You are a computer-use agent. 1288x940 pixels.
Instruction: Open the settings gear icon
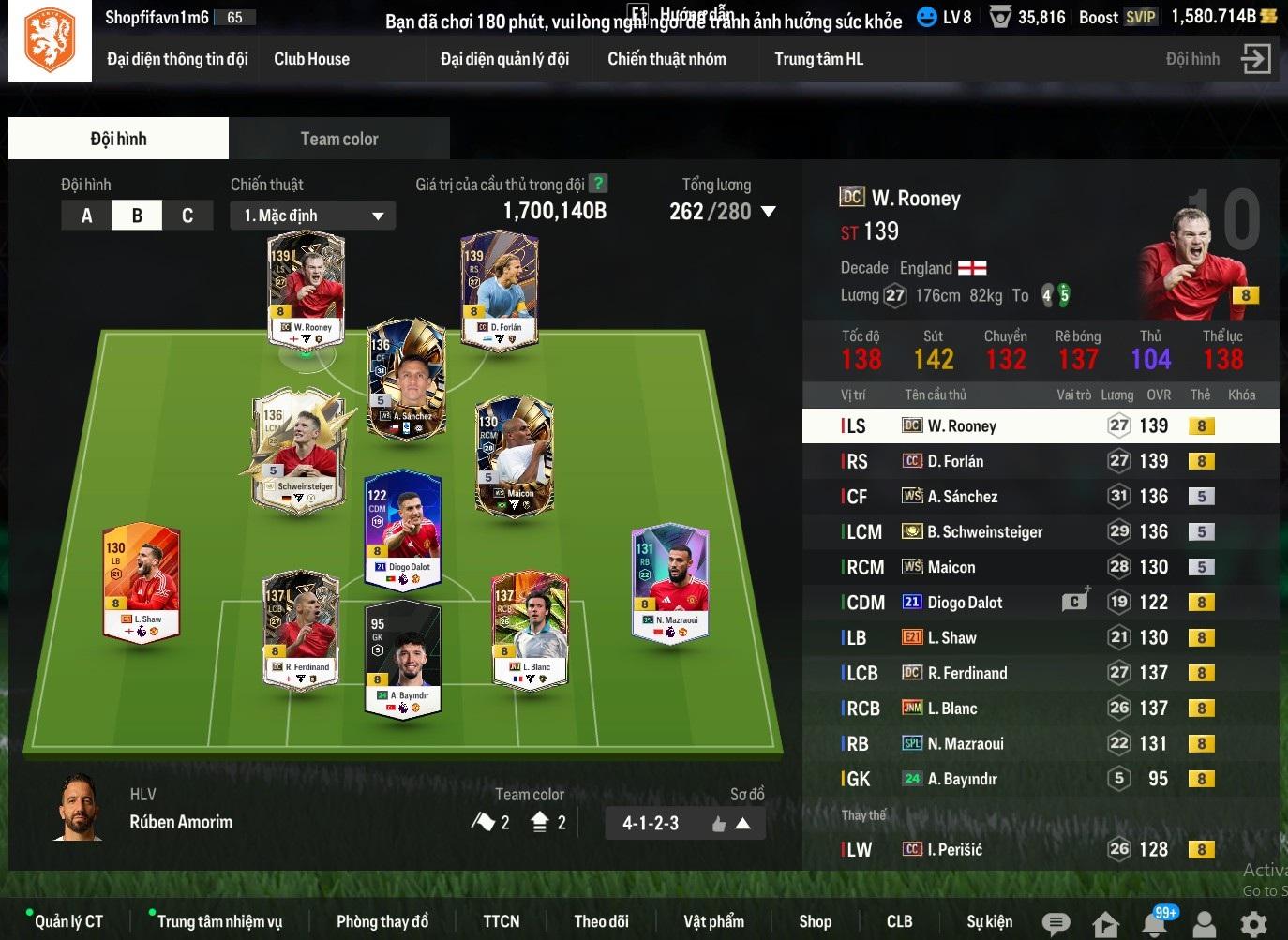pos(1253,923)
